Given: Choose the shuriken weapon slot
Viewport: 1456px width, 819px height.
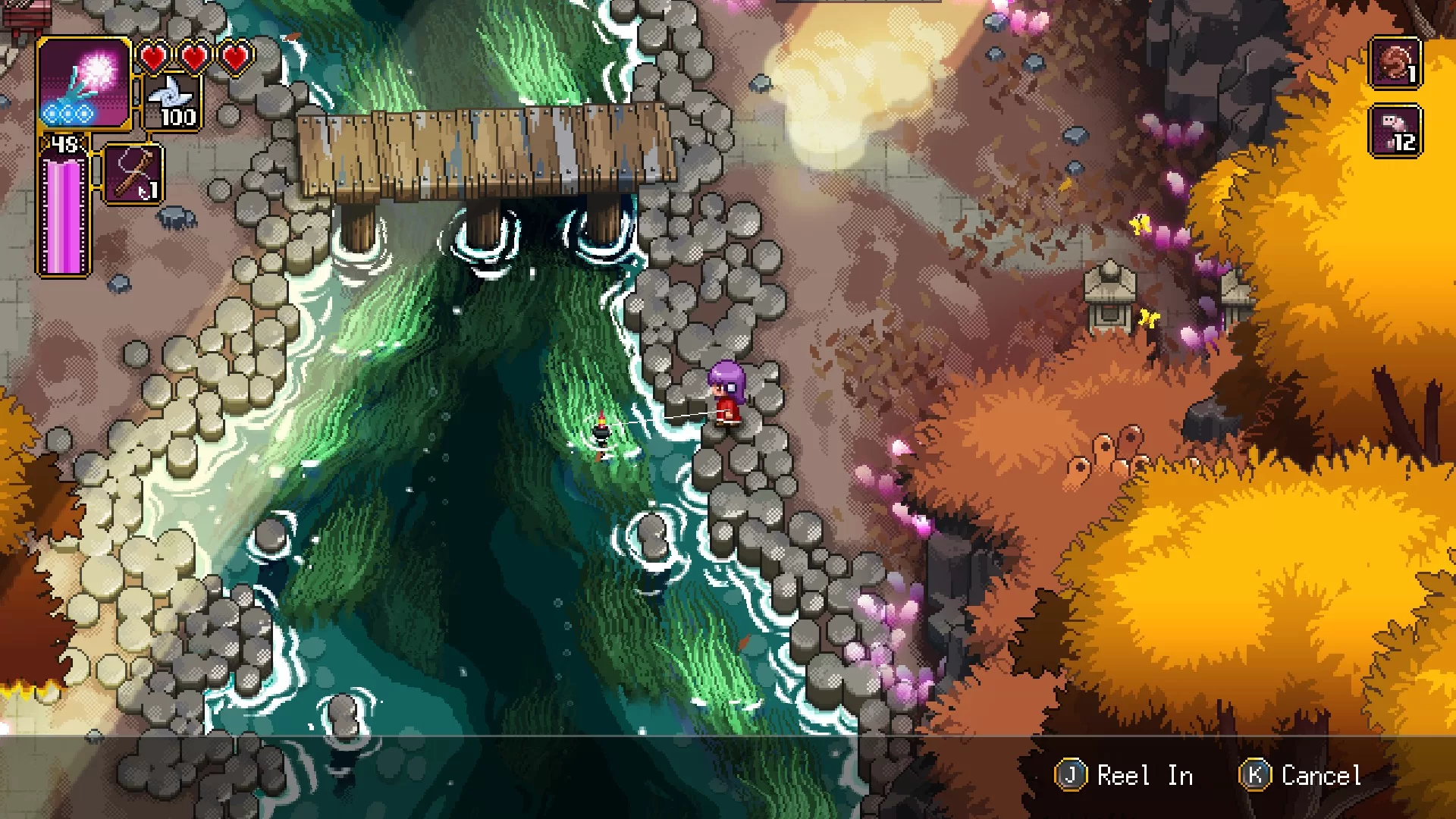Looking at the screenshot, I should (173, 102).
